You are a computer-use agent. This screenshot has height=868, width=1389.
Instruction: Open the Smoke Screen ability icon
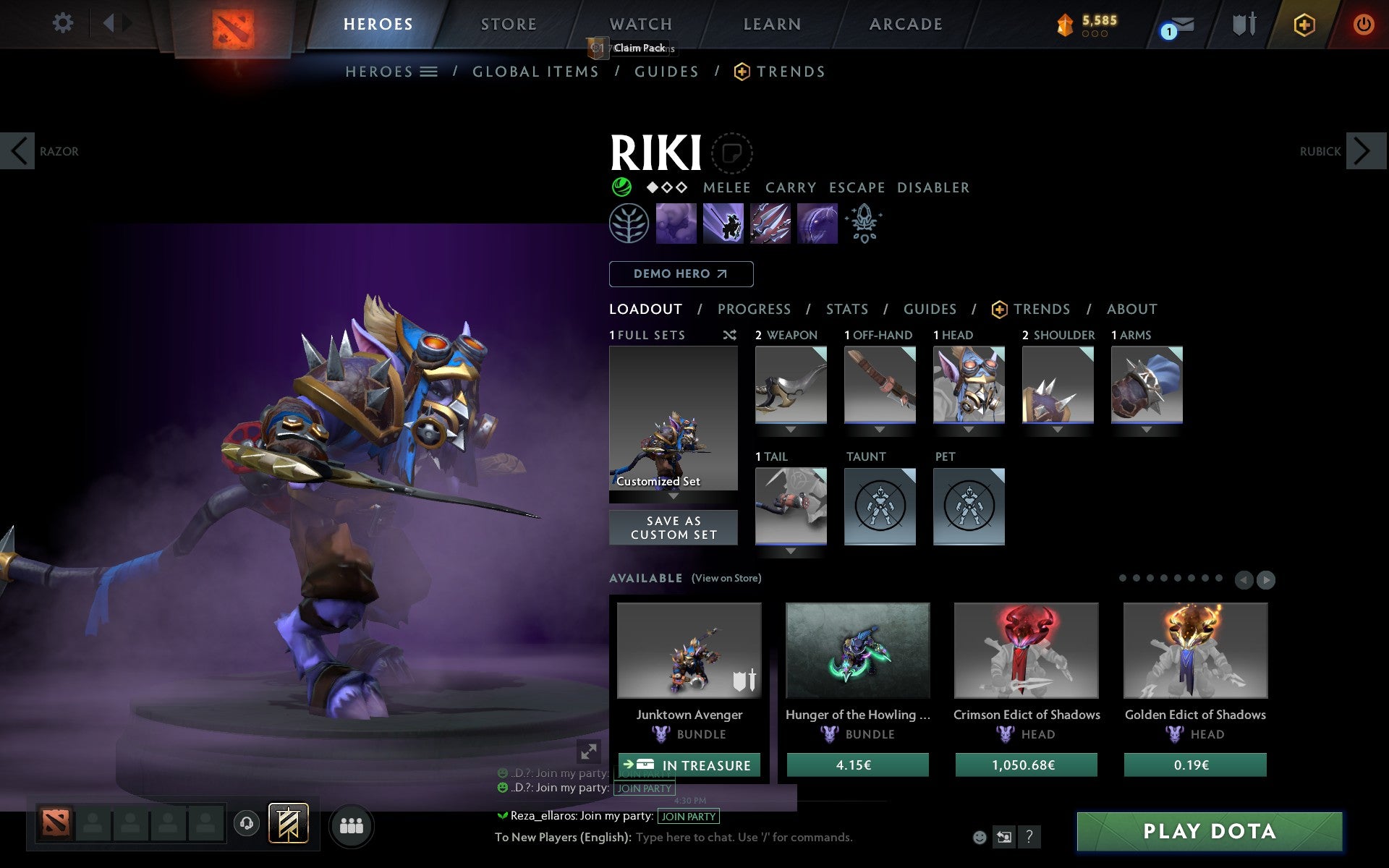pos(676,224)
